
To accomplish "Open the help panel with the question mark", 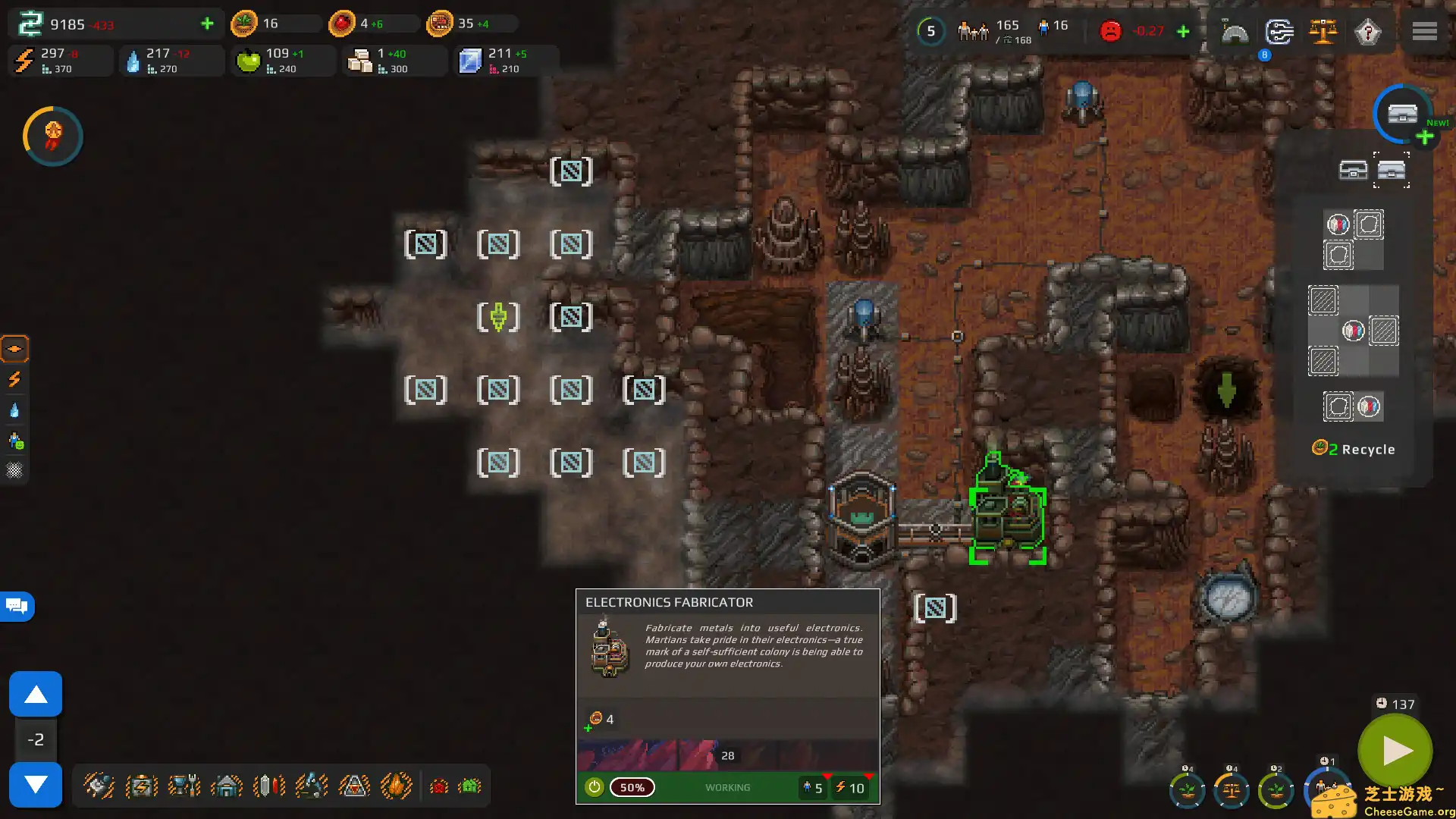I will tap(1368, 32).
